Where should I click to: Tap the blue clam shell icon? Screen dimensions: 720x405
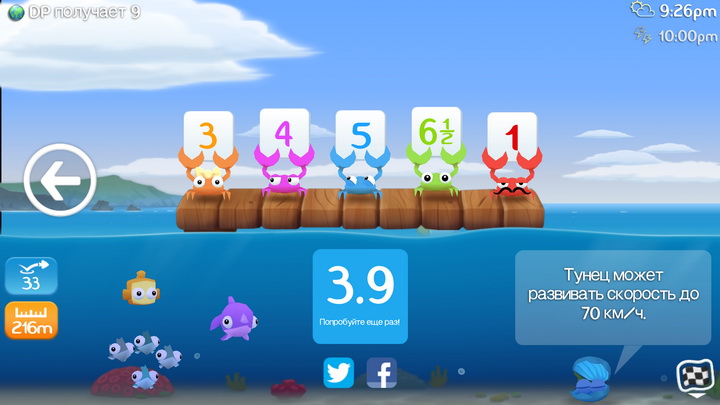pyautogui.click(x=590, y=378)
